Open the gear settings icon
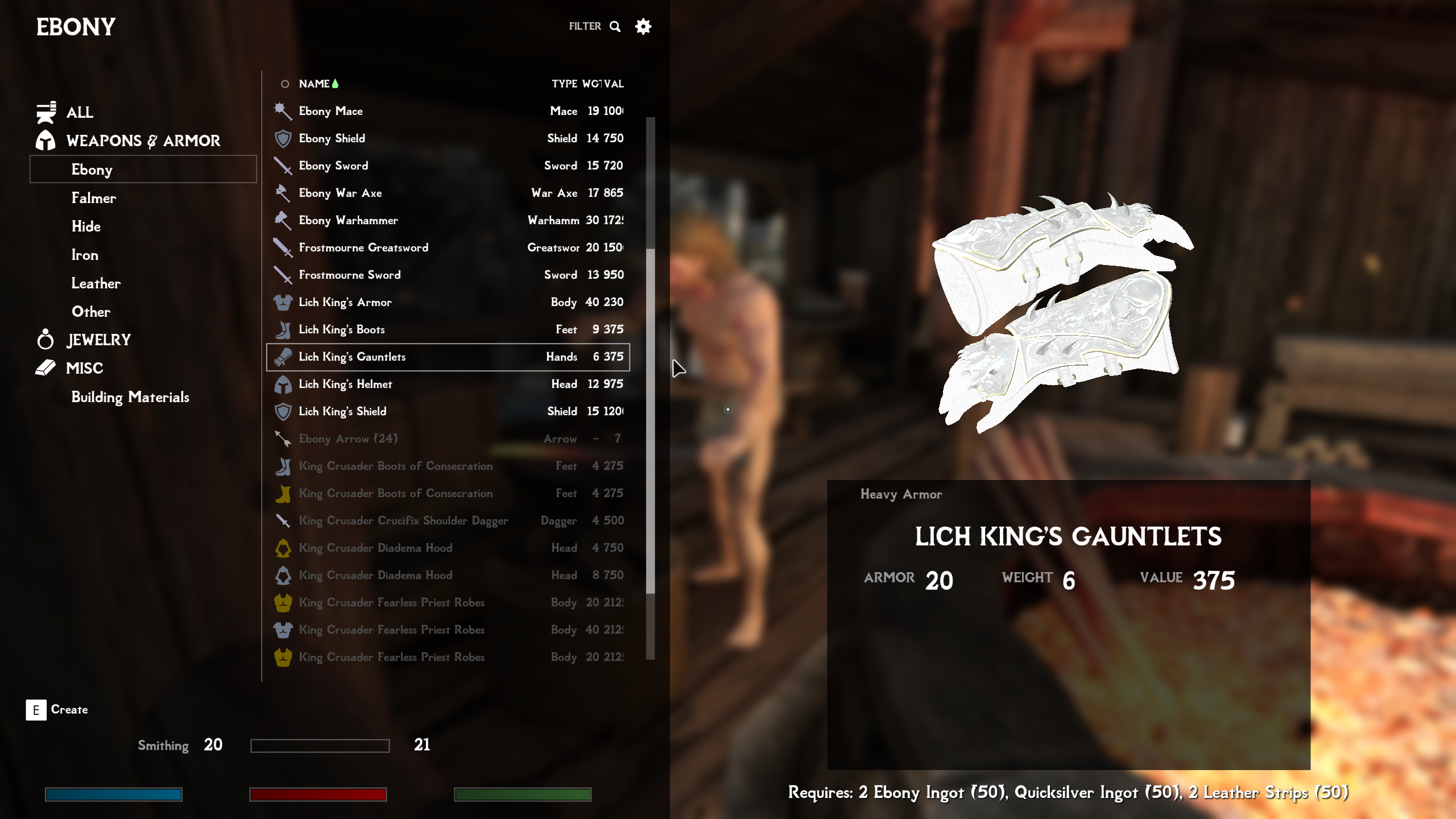The width and height of the screenshot is (1456, 819). click(x=643, y=26)
